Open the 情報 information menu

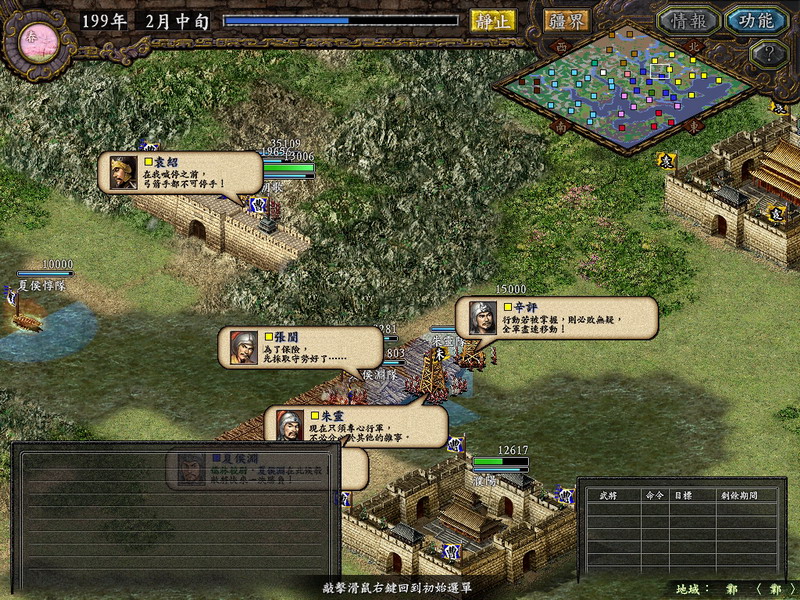pyautogui.click(x=688, y=20)
